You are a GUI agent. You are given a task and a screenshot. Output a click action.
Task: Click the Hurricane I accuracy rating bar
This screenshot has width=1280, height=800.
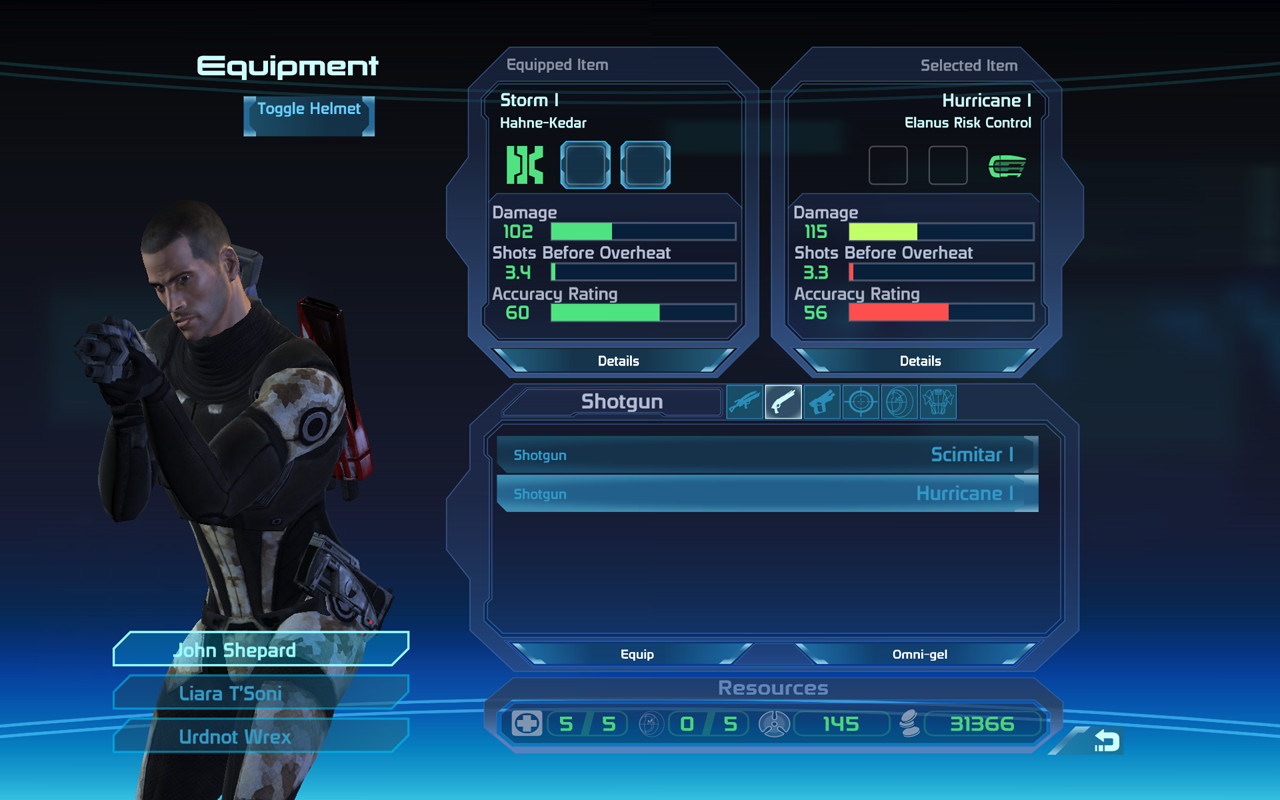940,312
